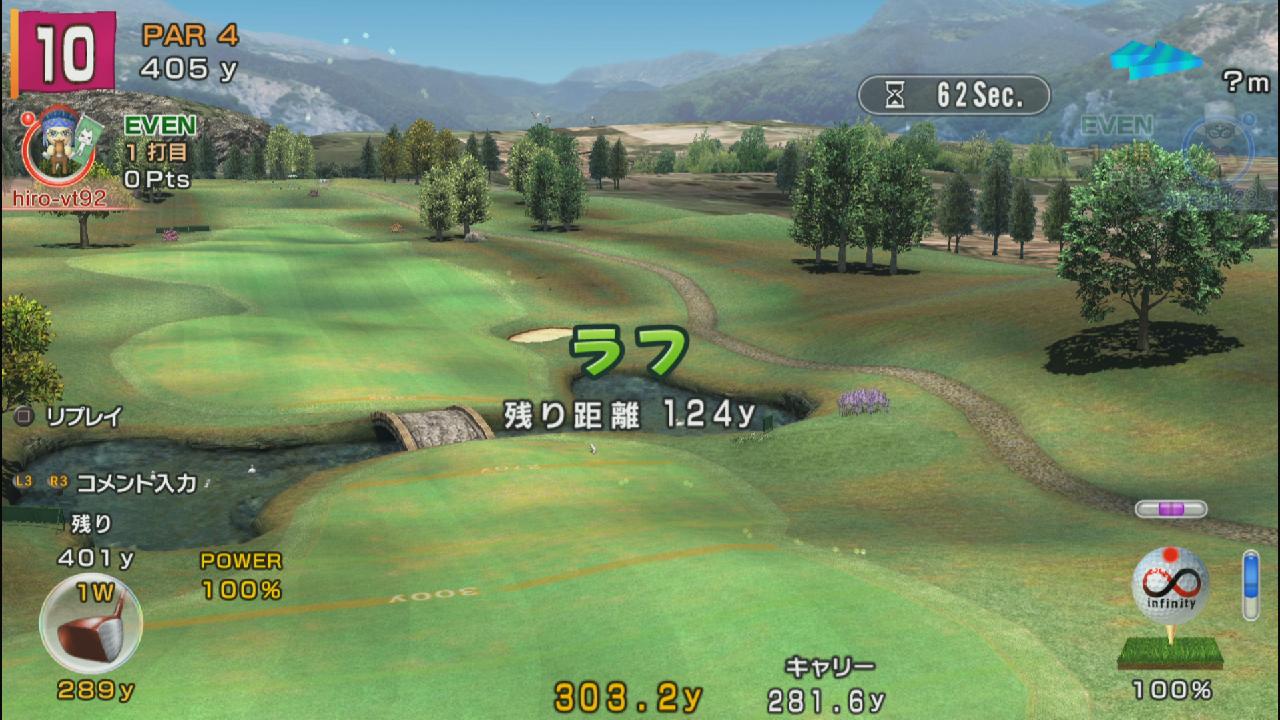
Task: Select the faded opponent avatar
Action: click(x=1216, y=150)
